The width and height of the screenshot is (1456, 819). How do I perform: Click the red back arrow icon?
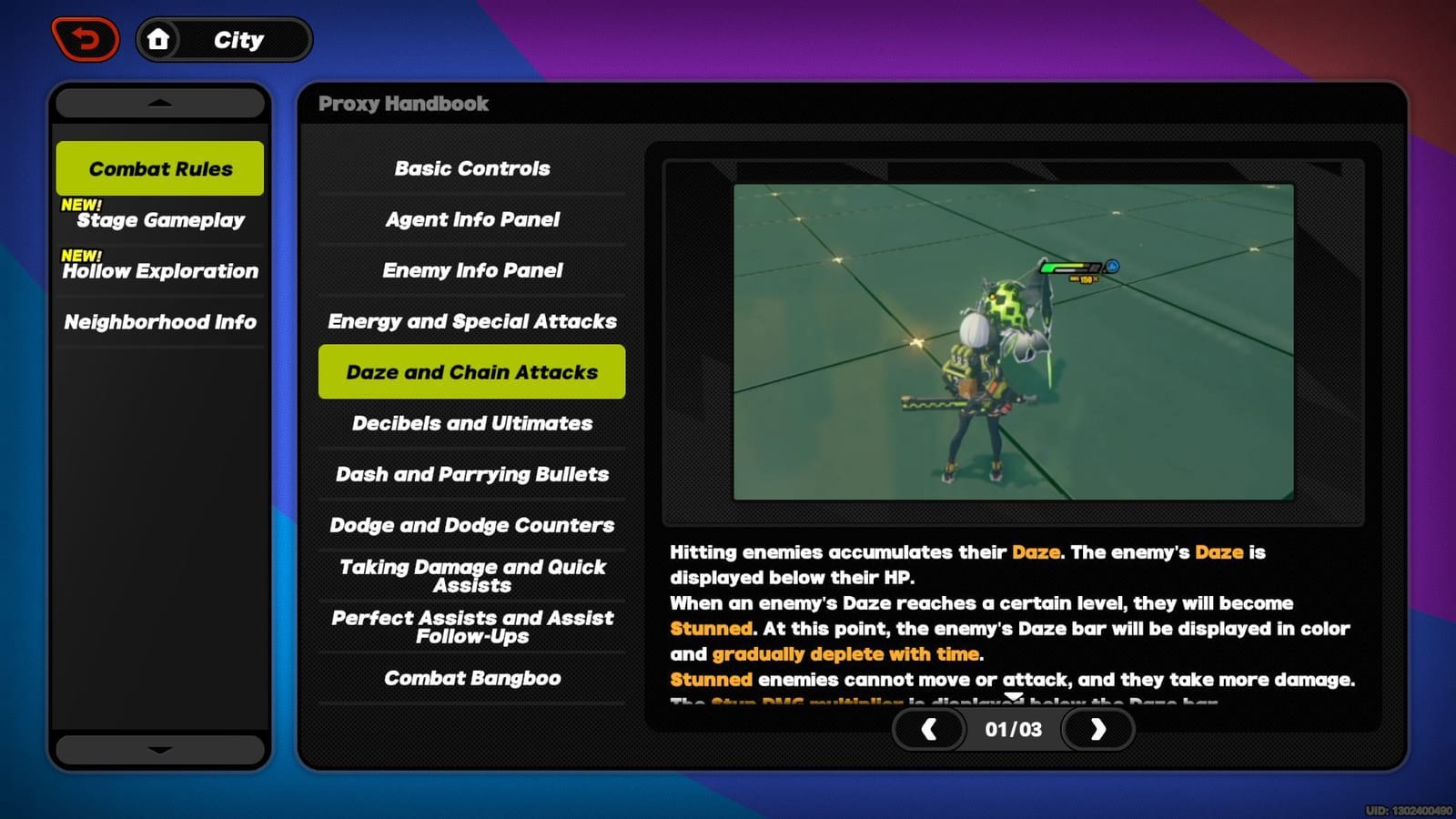tap(86, 37)
